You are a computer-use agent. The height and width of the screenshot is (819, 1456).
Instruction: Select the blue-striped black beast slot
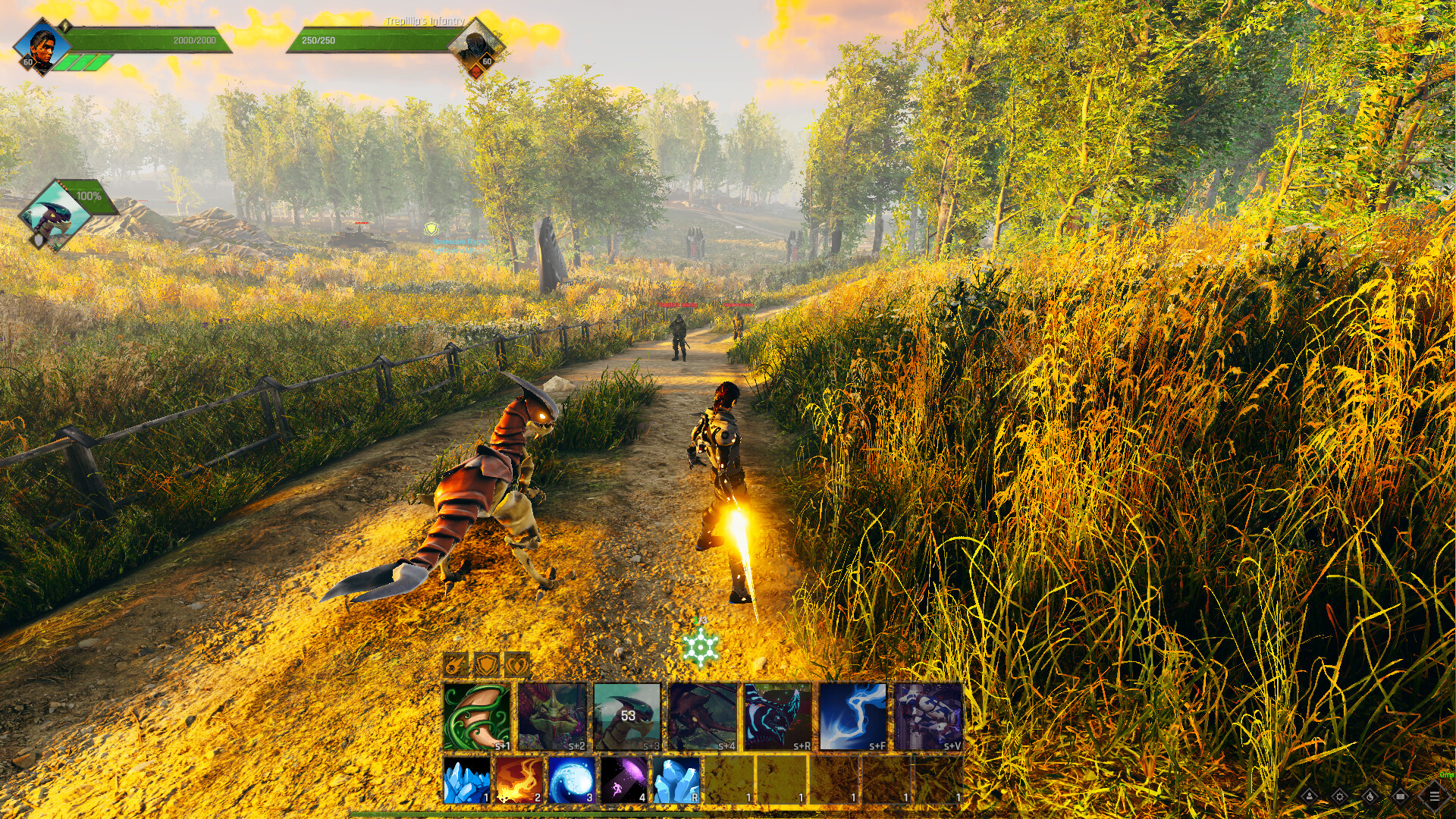[x=777, y=717]
